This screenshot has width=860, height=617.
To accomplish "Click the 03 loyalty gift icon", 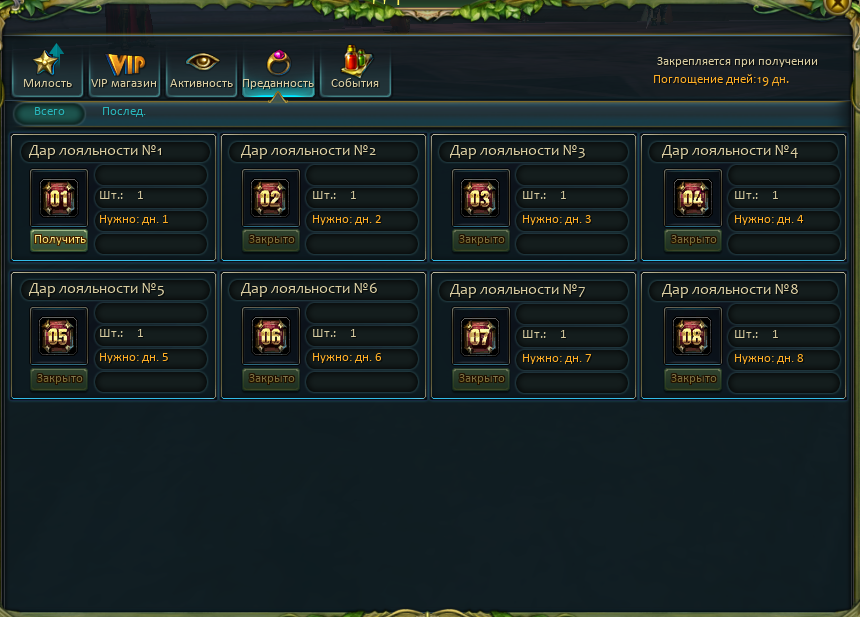I will pos(481,198).
